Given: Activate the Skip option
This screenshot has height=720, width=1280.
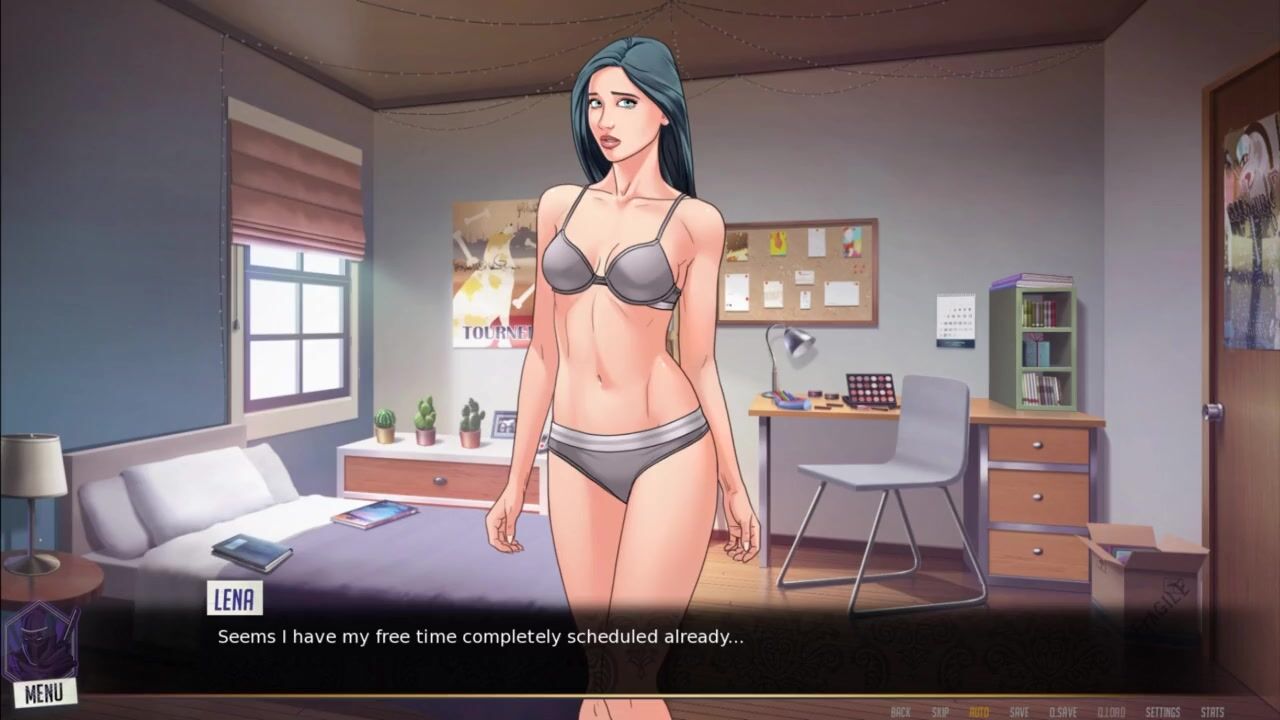Looking at the screenshot, I should (940, 712).
